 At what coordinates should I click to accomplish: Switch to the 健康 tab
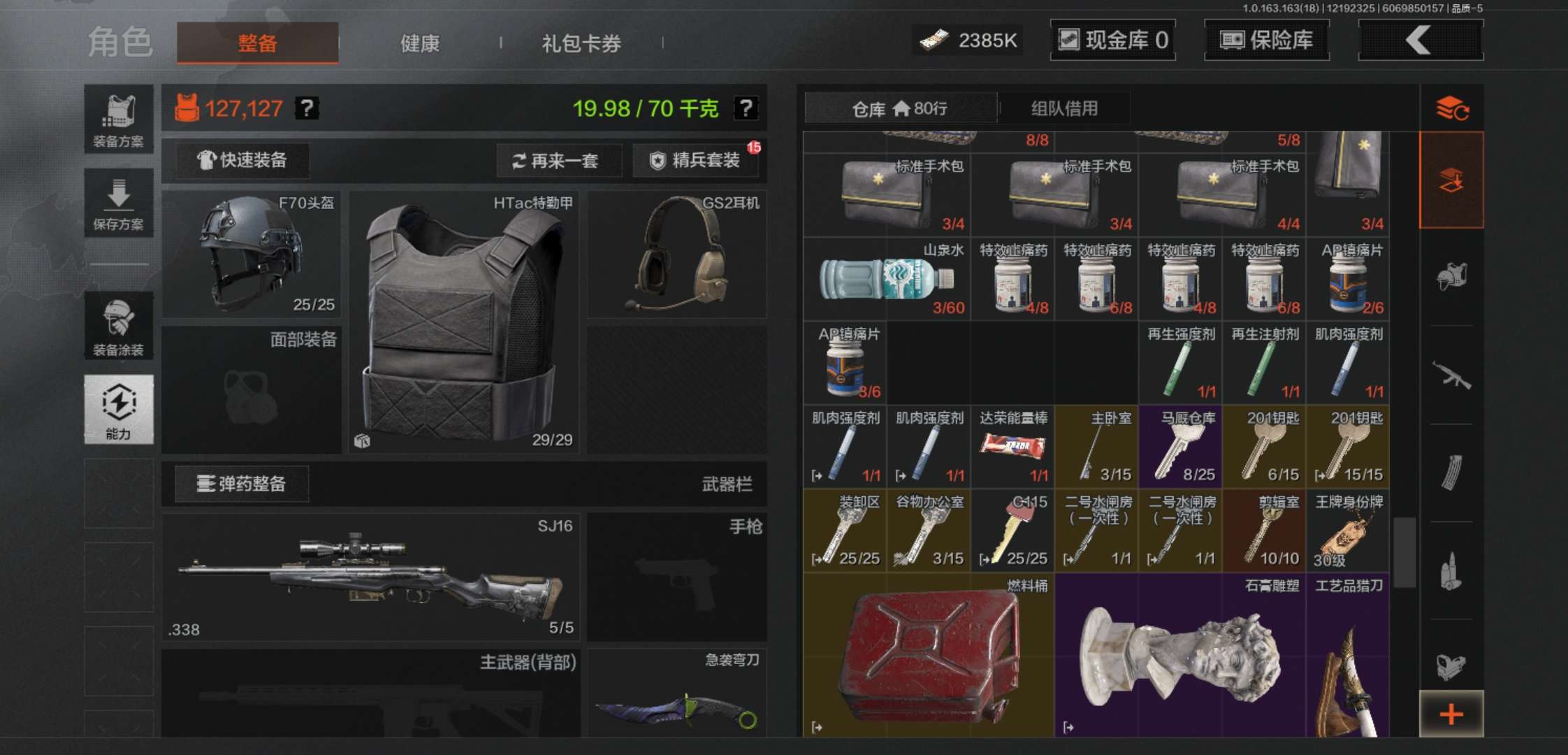click(419, 43)
